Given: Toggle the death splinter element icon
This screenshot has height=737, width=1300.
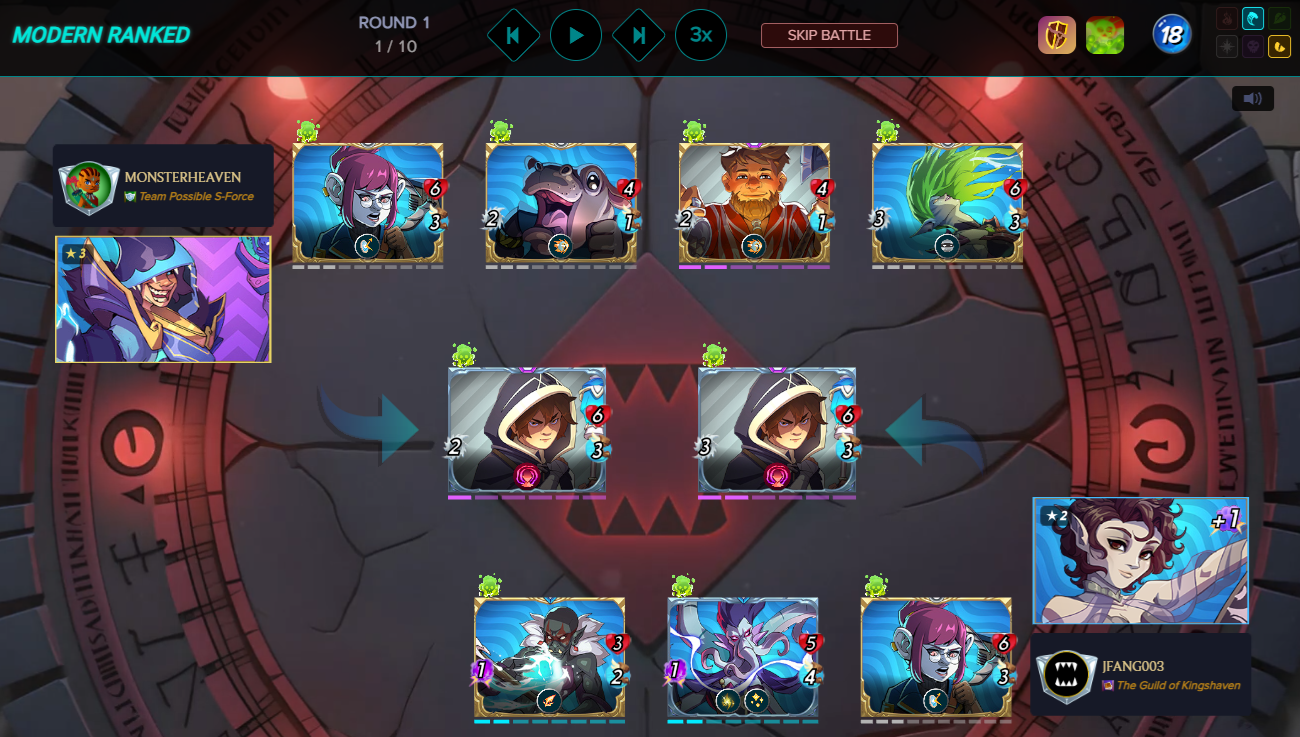Looking at the screenshot, I should (1254, 47).
